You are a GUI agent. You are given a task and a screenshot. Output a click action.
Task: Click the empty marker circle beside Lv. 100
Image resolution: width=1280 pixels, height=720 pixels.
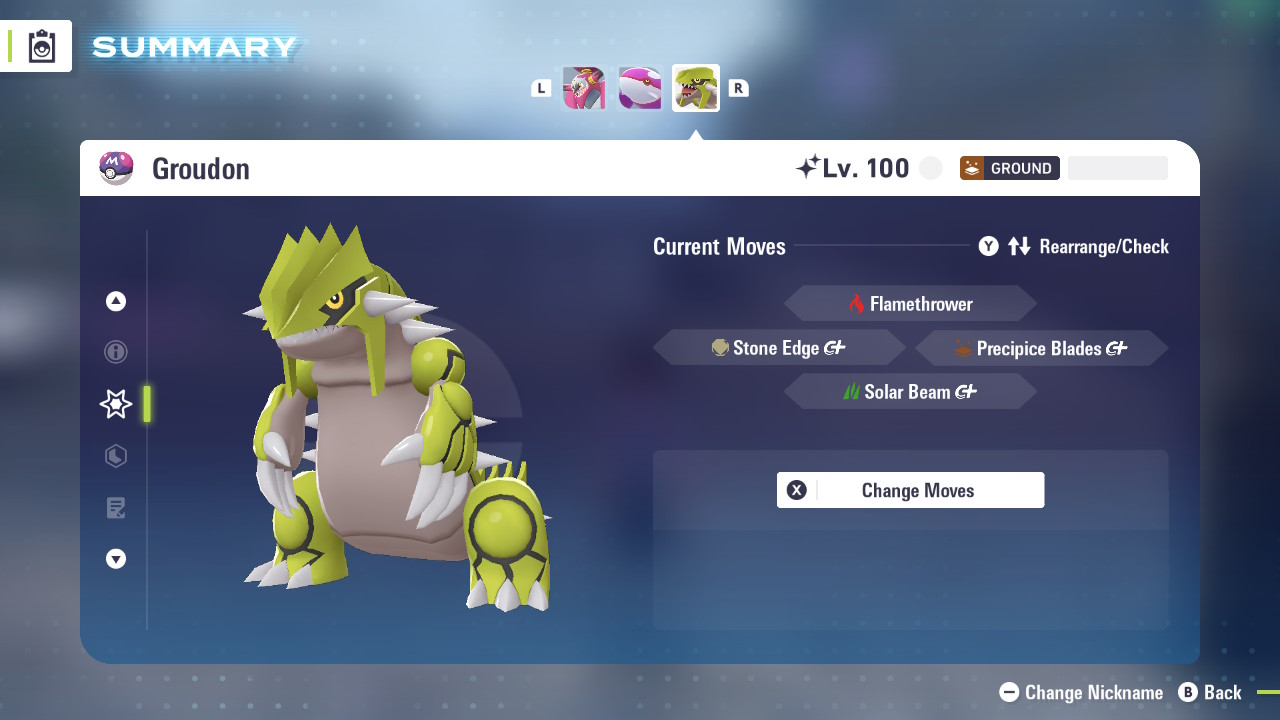[x=930, y=167]
